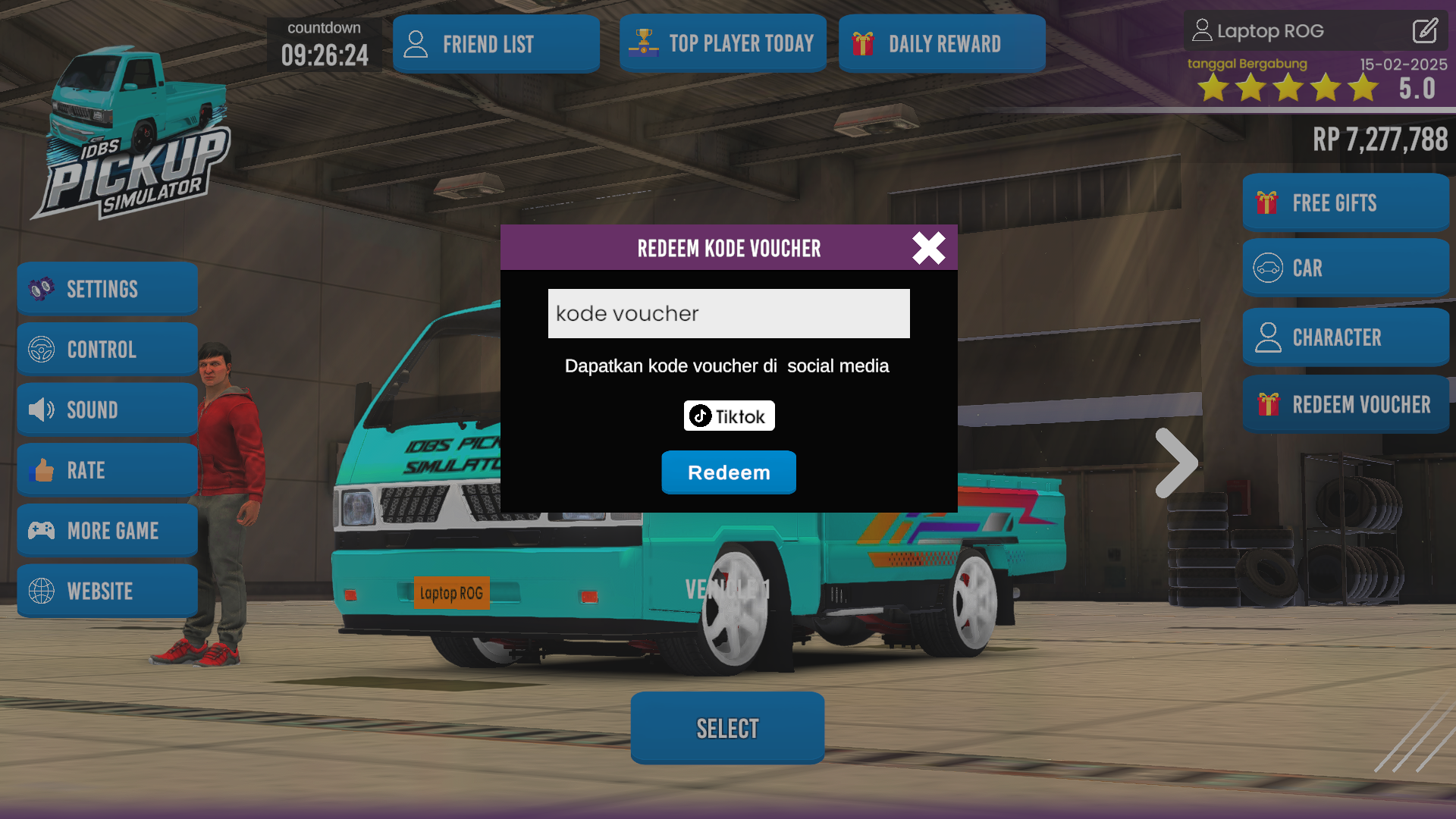1456x819 pixels.
Task: Open Free Gifts panel
Action: [1345, 202]
